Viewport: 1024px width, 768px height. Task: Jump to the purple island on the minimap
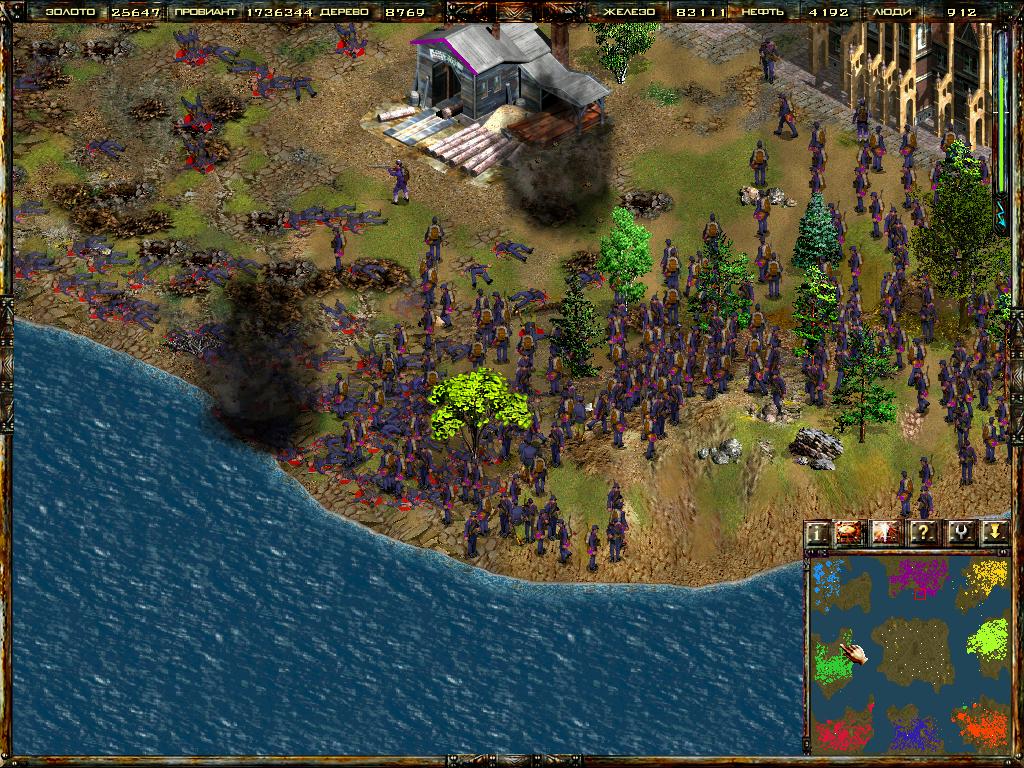pos(917,578)
